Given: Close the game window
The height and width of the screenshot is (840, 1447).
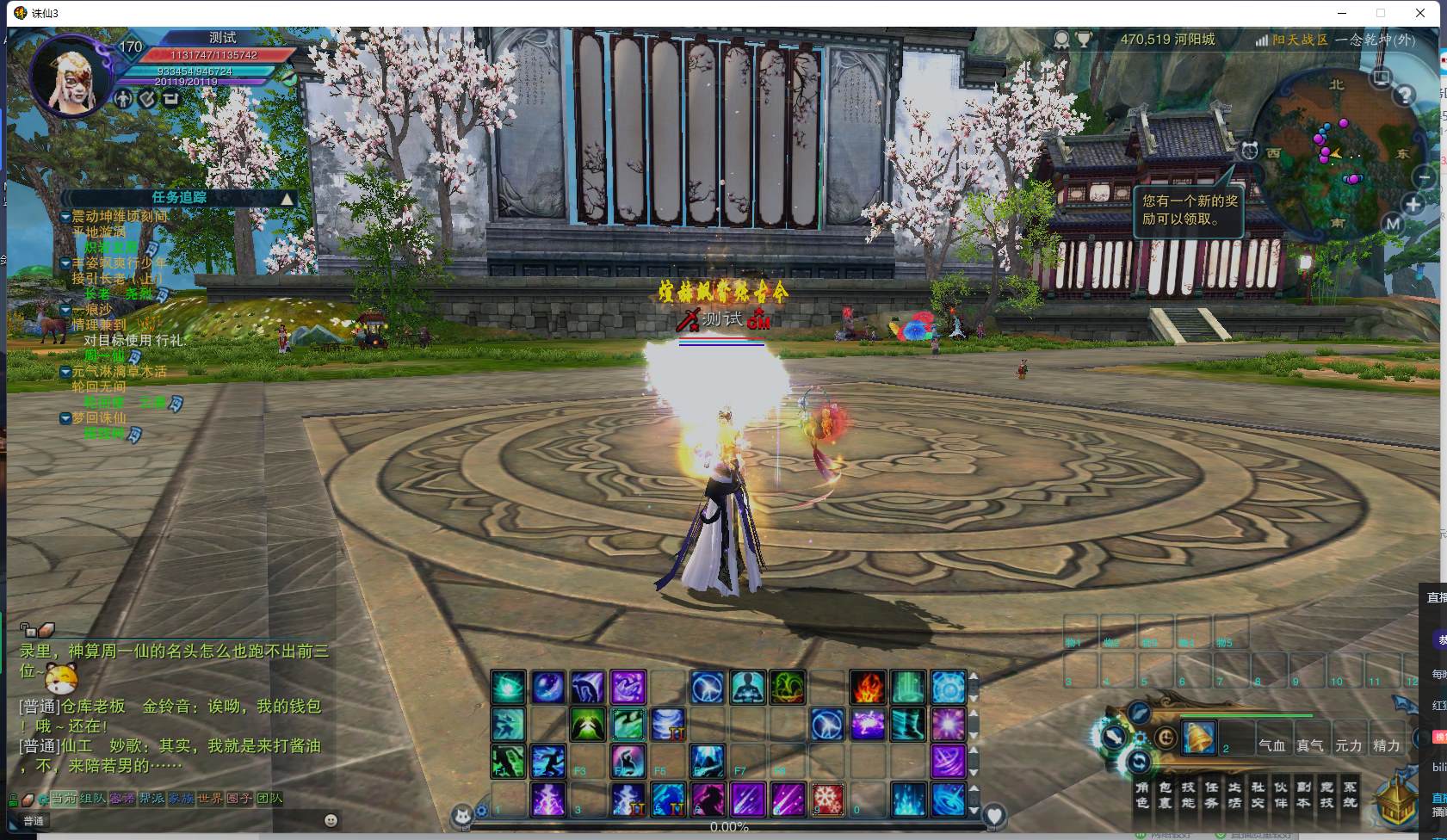Looking at the screenshot, I should tap(1420, 13).
